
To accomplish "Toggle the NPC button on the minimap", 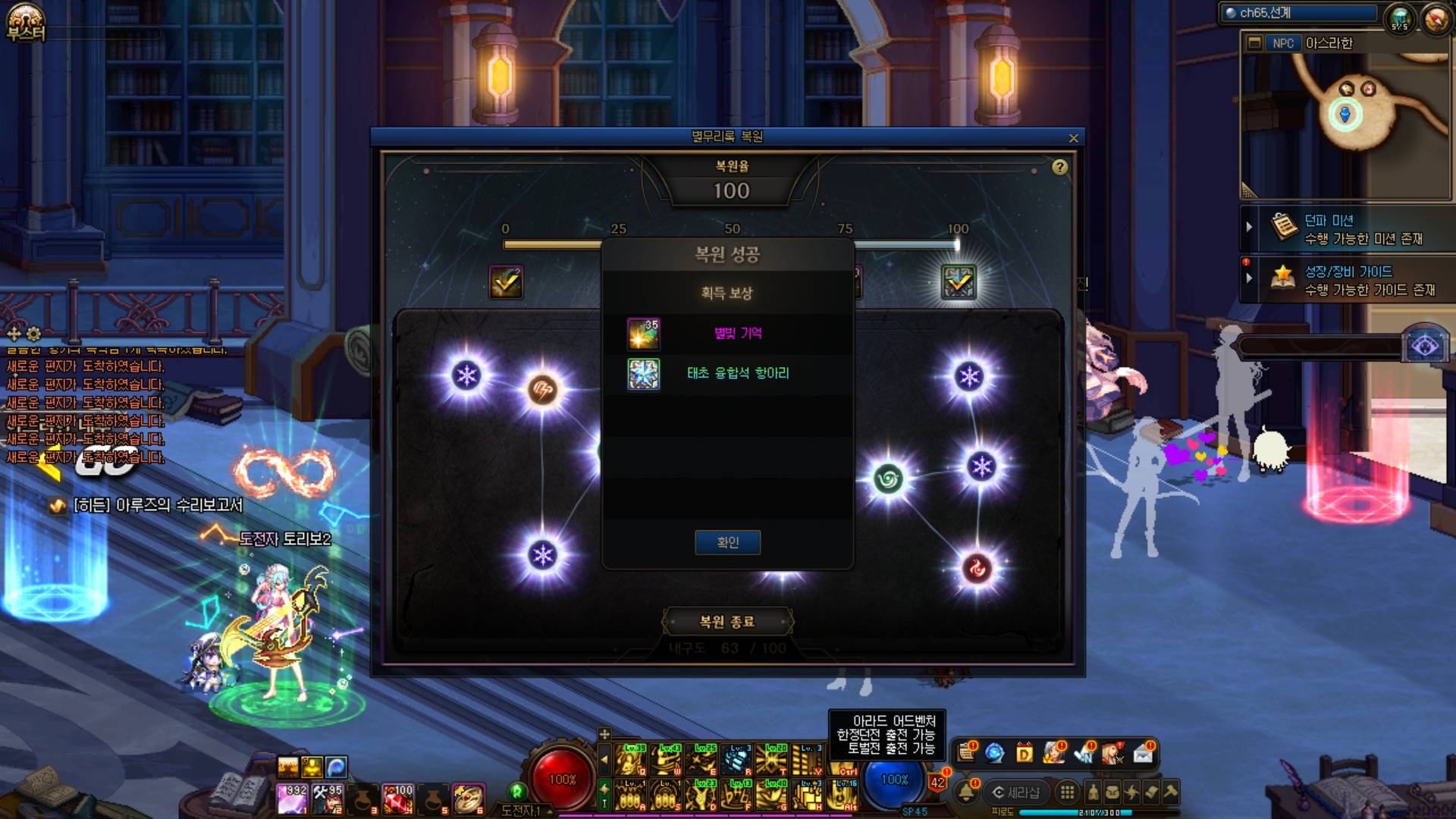I will pos(1283,43).
